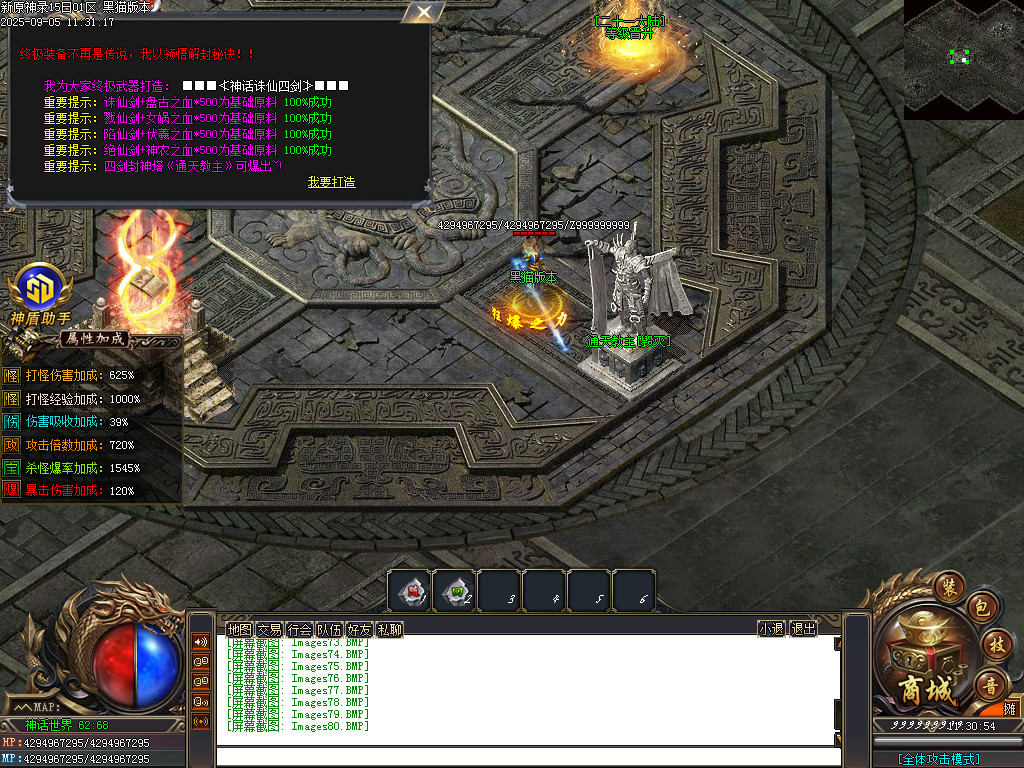Close the NPC forging dialogue window
Image resolution: width=1024 pixels, height=768 pixels.
point(424,12)
